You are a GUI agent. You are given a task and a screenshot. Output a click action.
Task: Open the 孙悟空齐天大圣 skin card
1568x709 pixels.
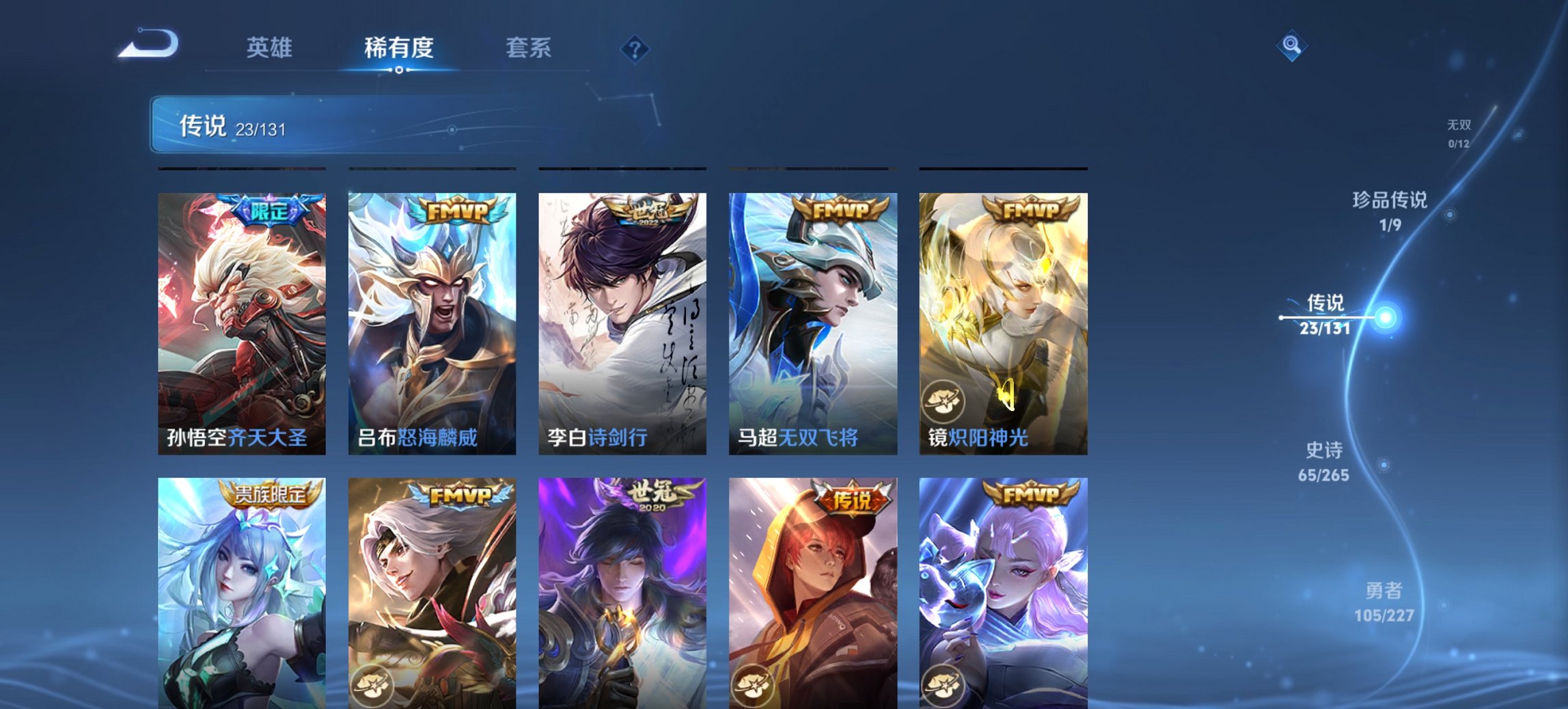tap(240, 321)
